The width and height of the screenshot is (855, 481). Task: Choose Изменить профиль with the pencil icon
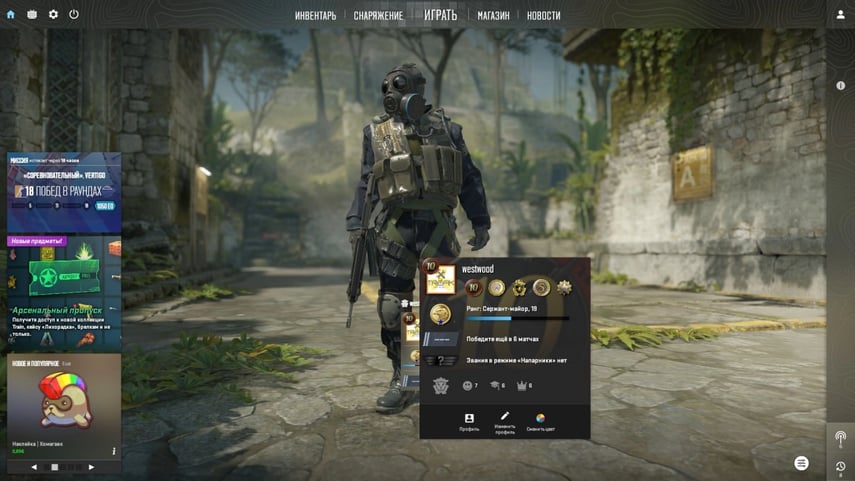coord(504,422)
